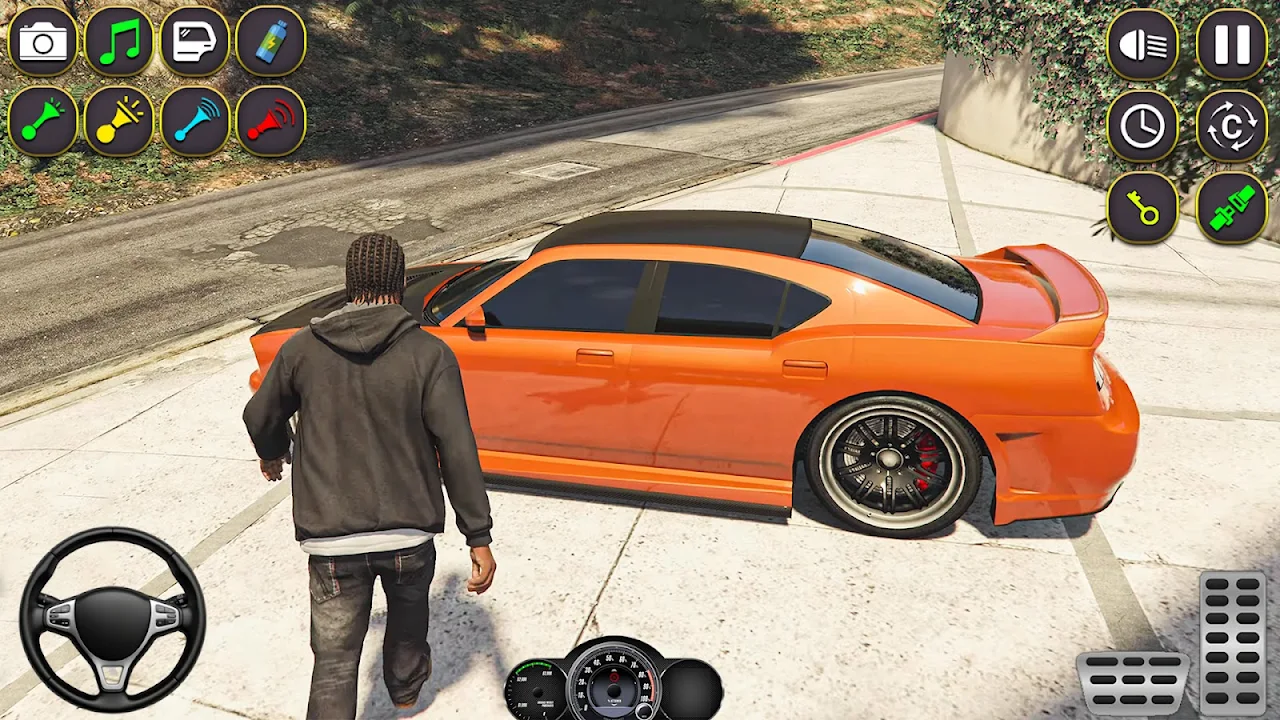Click the steering wheel control

click(112, 620)
